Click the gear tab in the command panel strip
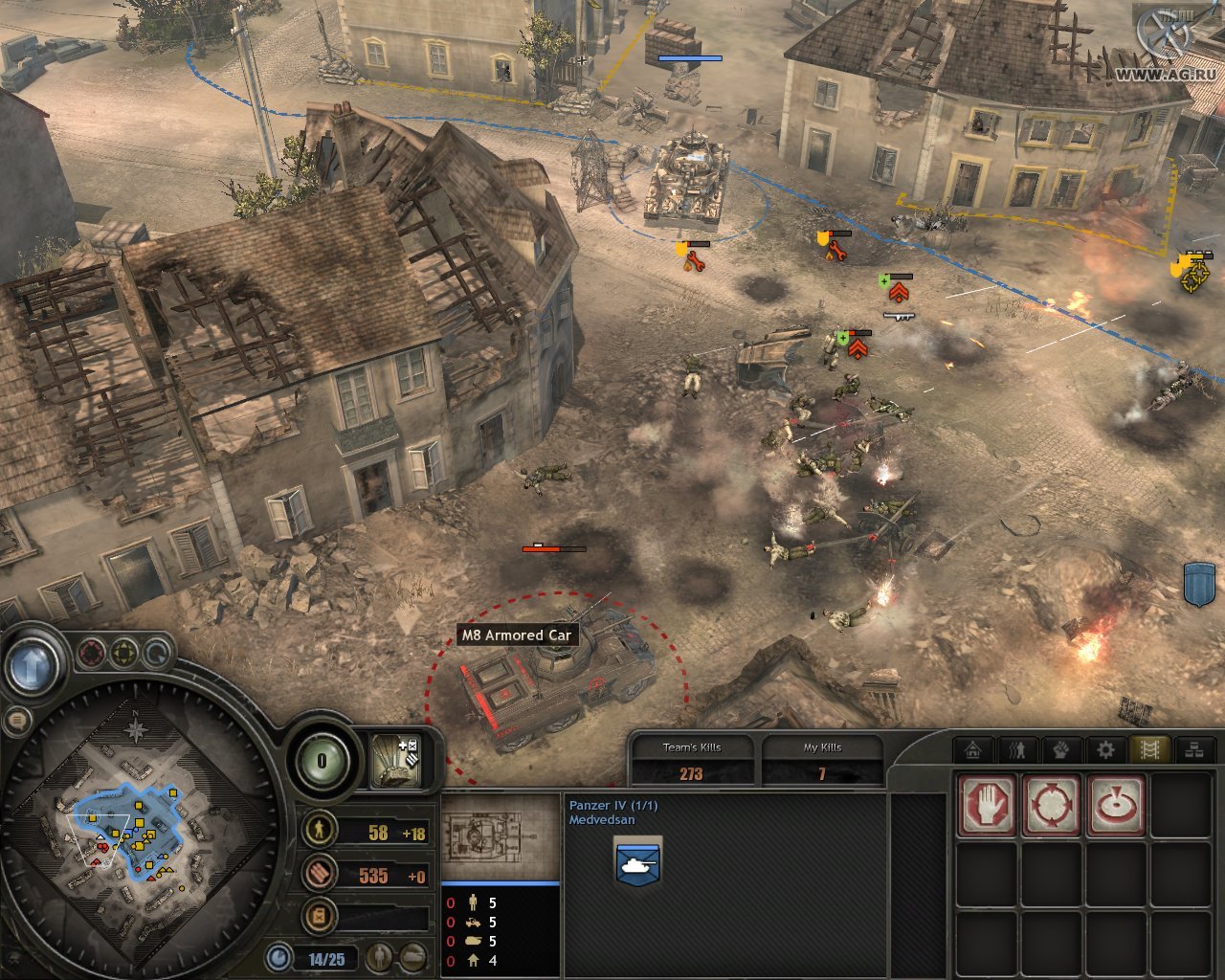 tap(1105, 748)
